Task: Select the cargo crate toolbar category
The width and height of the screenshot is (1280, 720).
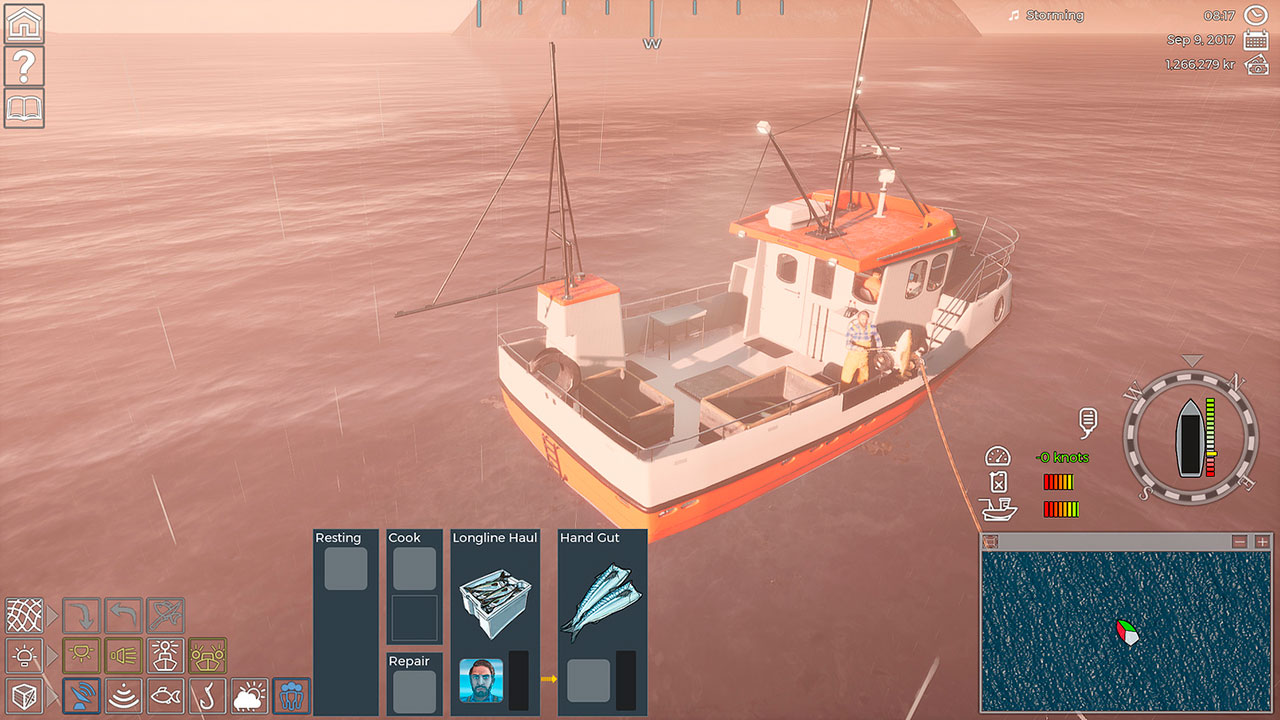Action: click(x=24, y=695)
